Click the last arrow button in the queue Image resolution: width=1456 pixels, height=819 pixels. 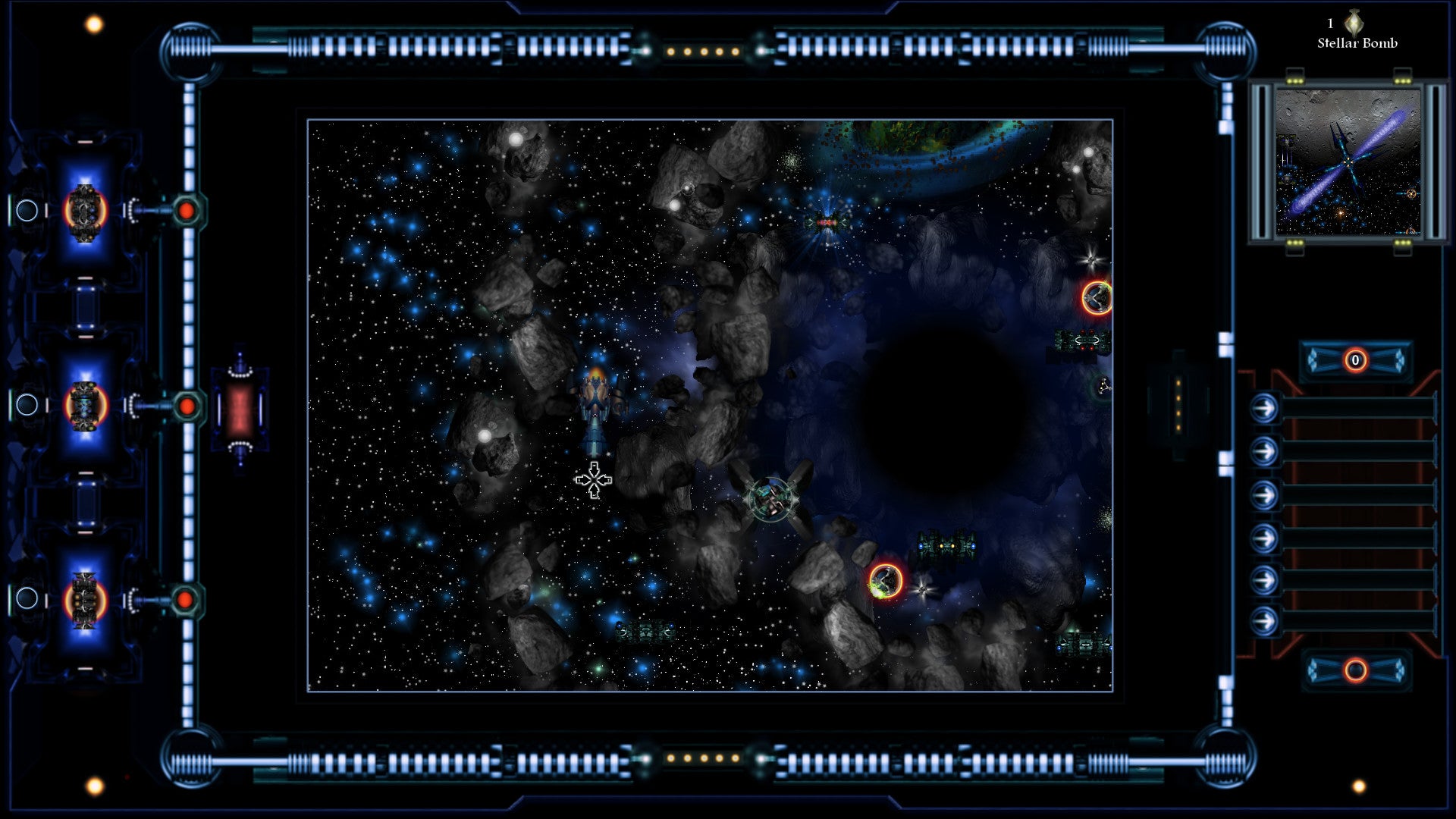pyautogui.click(x=1264, y=622)
